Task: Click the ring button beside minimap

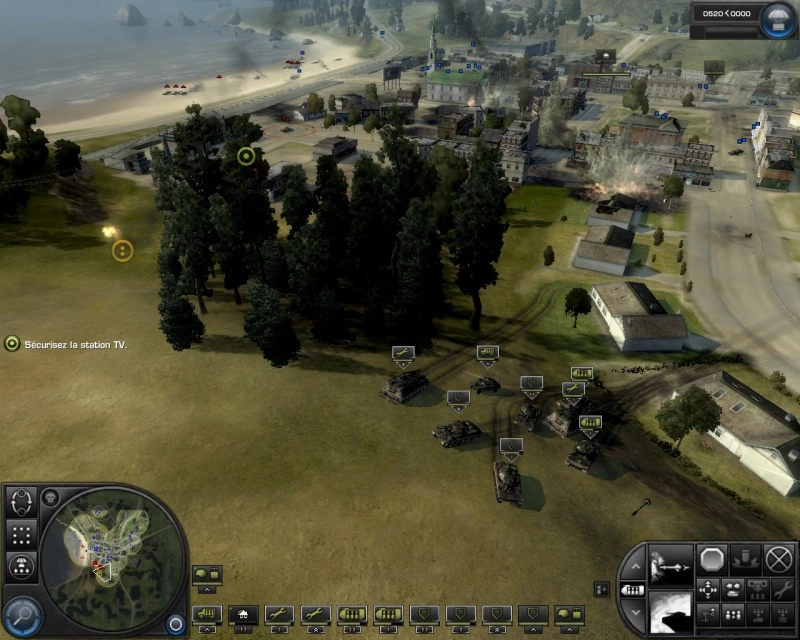Action: coord(176,622)
